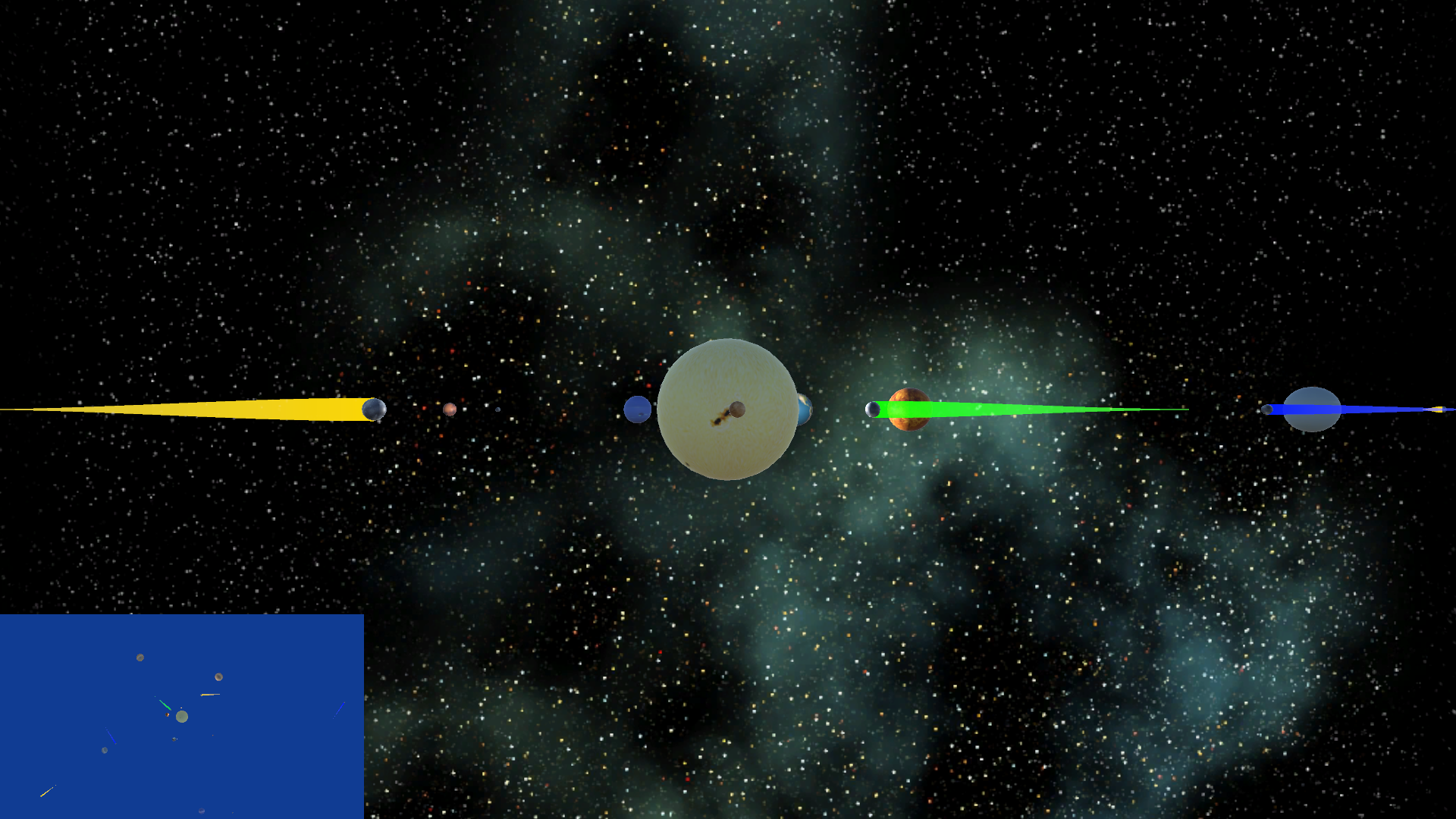Select the planet leading the yellow trail
This screenshot has height=819, width=1456.
point(375,409)
